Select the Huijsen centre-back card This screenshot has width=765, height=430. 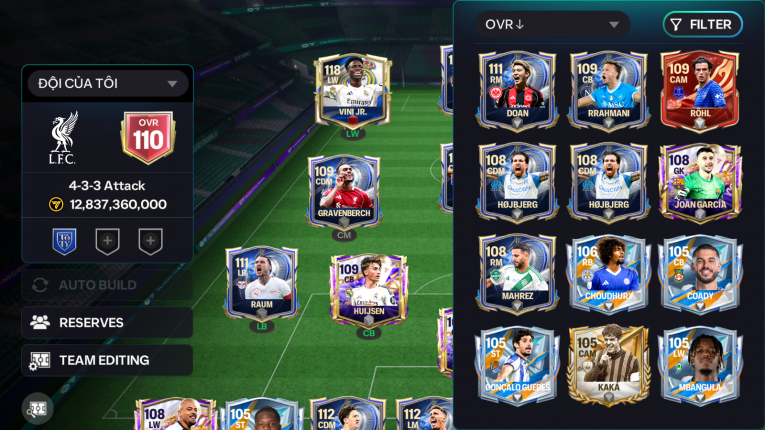click(x=369, y=288)
